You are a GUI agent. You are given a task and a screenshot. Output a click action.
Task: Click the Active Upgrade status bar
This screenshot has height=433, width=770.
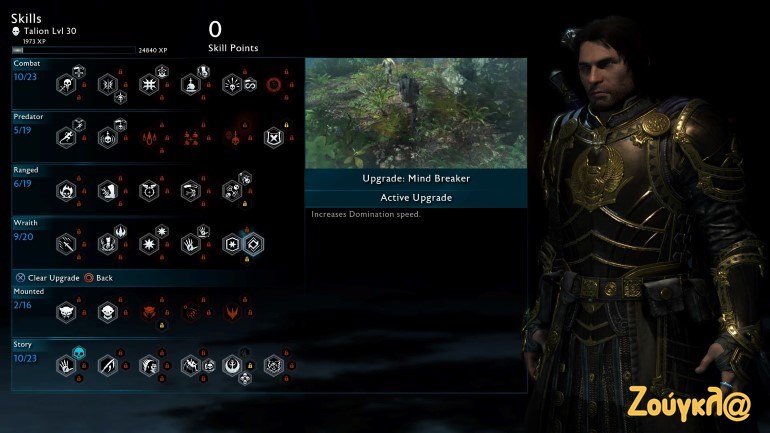[x=415, y=198]
